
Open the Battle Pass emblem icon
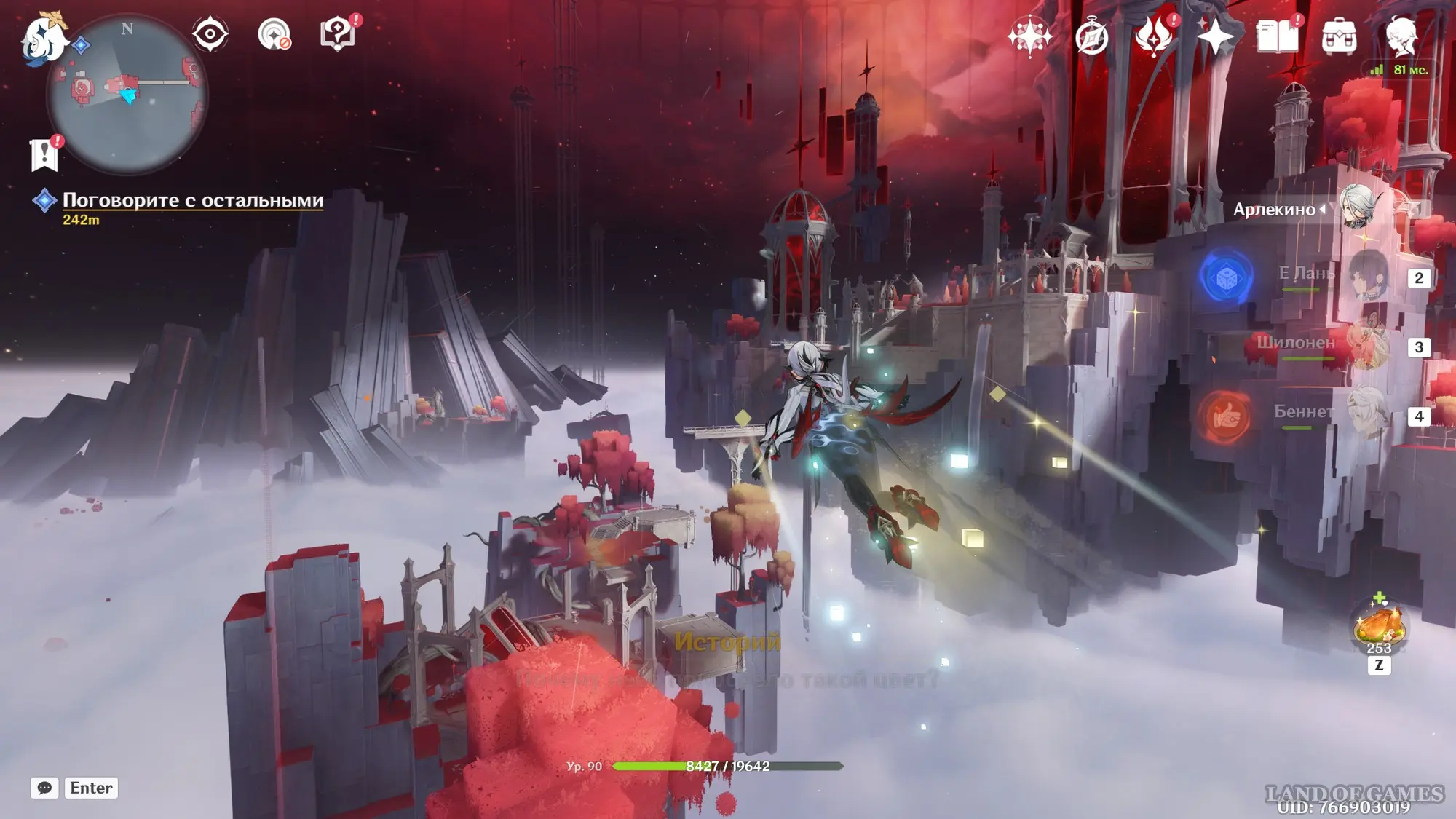pos(1153,36)
